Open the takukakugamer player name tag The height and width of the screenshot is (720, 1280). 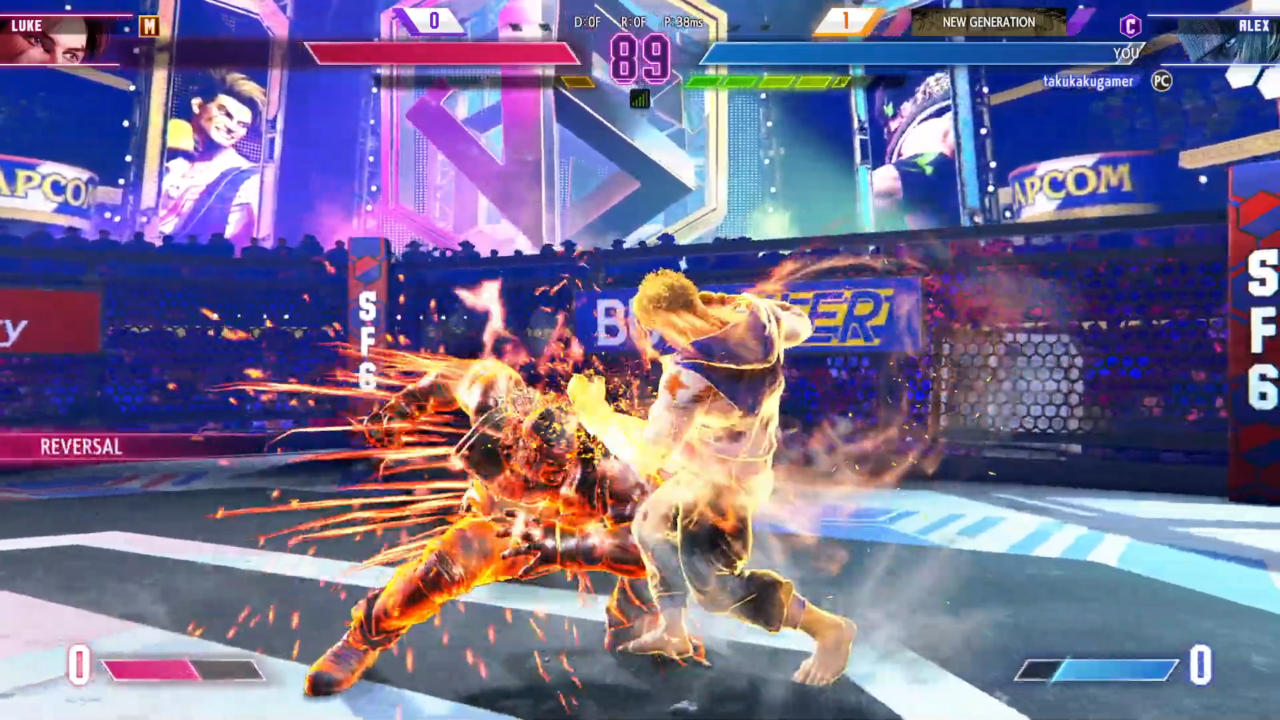(x=1088, y=81)
